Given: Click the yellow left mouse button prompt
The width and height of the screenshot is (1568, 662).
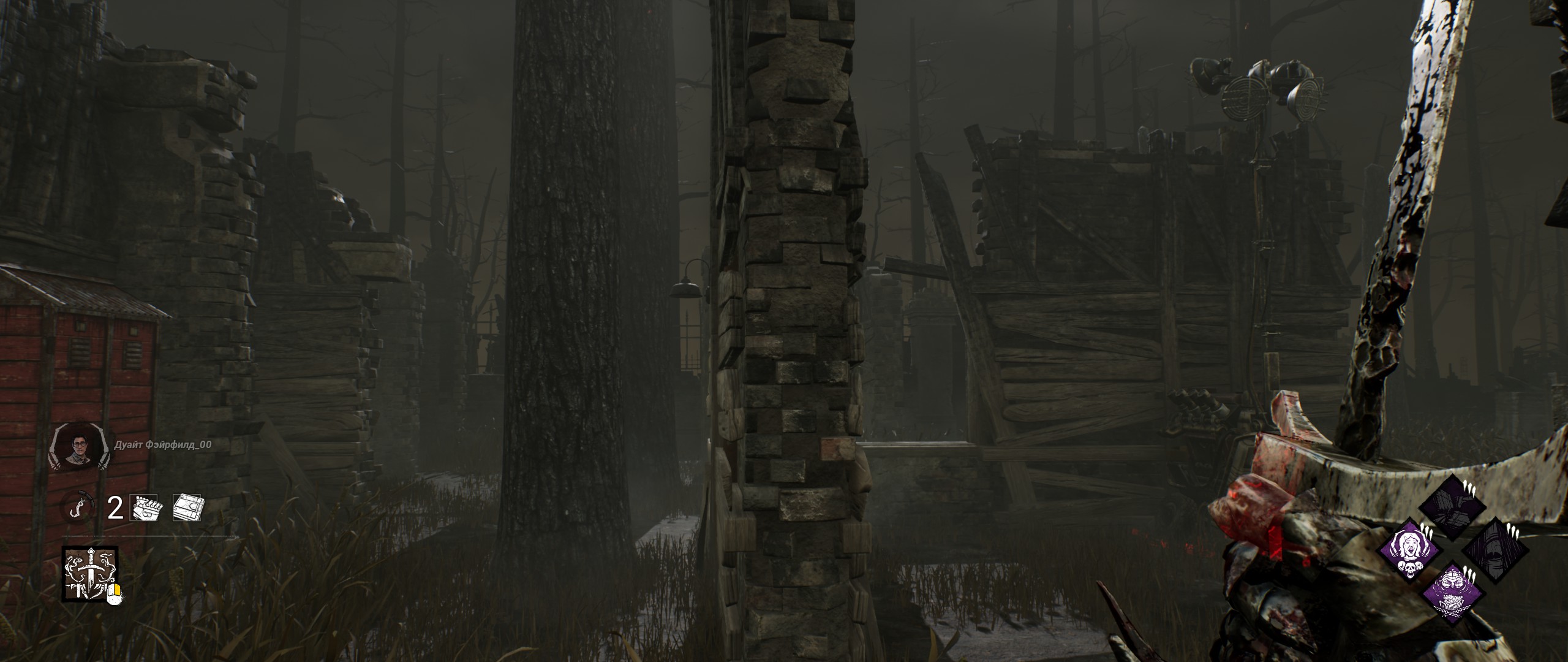Looking at the screenshot, I should point(116,592).
